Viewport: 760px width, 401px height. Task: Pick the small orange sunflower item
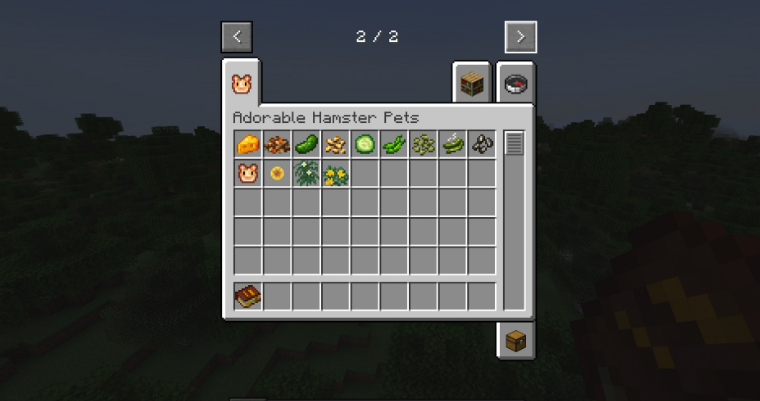pyautogui.click(x=277, y=174)
